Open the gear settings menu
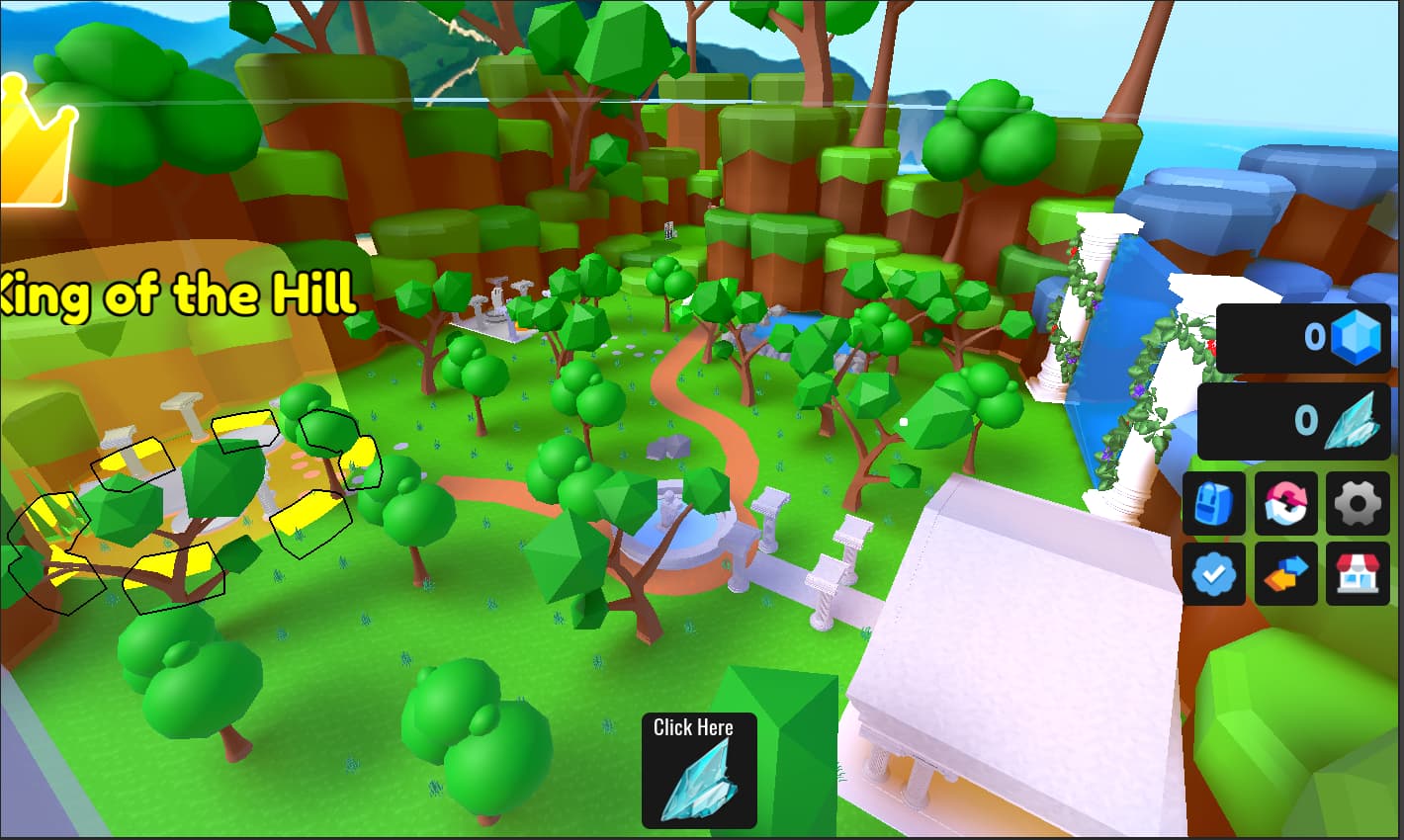Viewport: 1404px width, 840px height. (1358, 503)
